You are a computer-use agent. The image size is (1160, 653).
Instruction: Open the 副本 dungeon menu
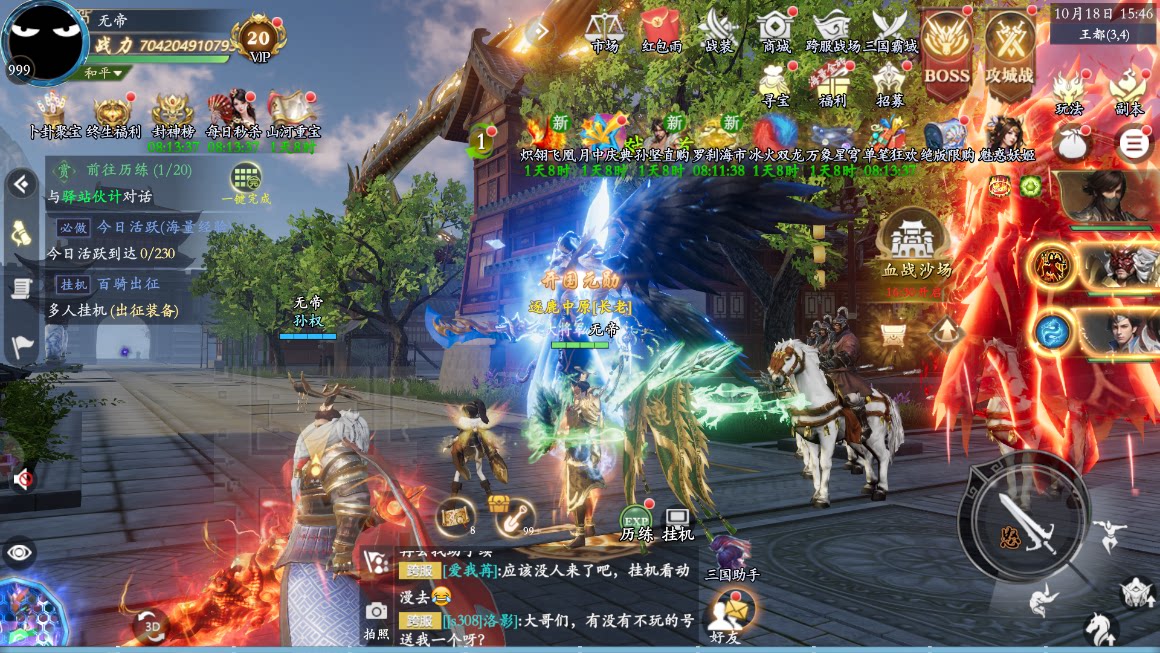coord(1129,91)
